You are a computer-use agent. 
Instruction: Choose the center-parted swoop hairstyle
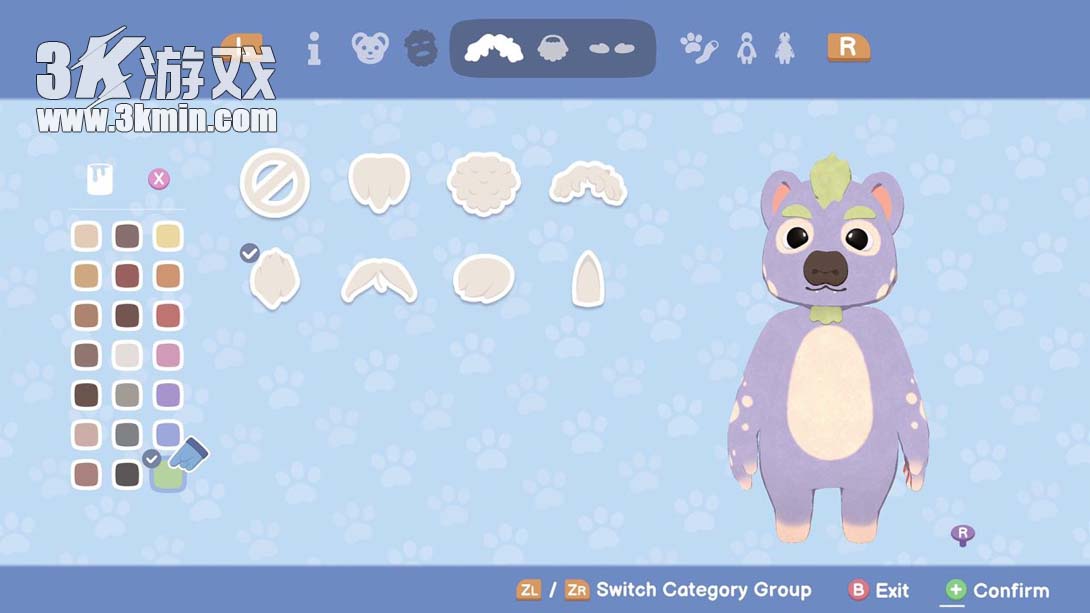tap(379, 281)
